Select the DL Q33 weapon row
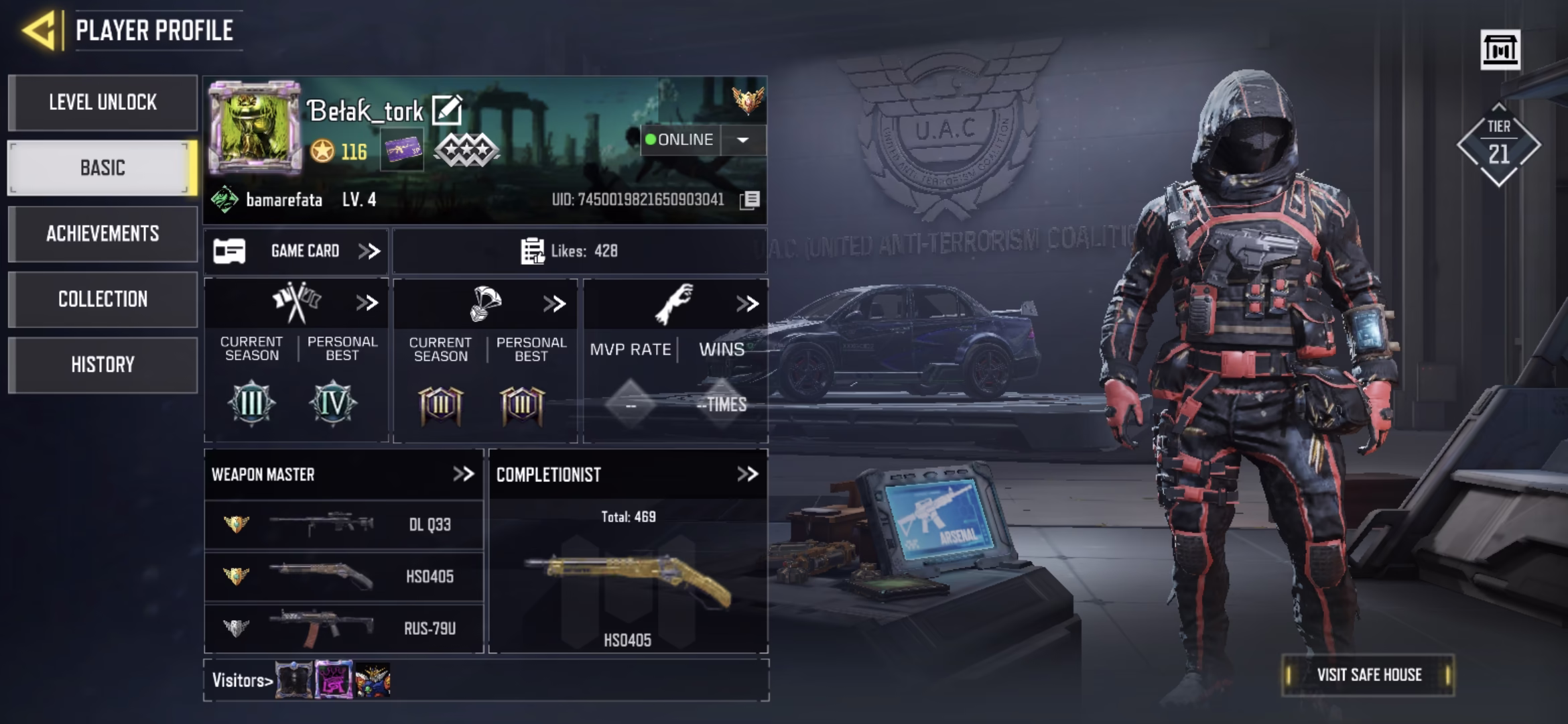 [x=343, y=524]
